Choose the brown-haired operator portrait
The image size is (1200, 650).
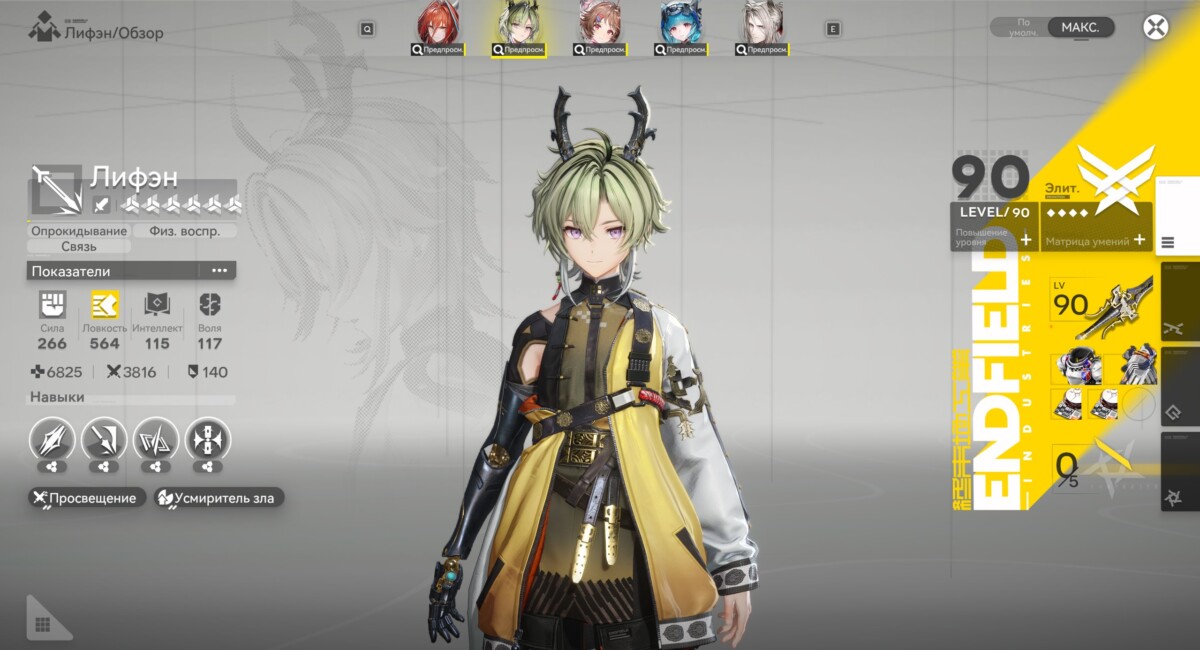598,27
